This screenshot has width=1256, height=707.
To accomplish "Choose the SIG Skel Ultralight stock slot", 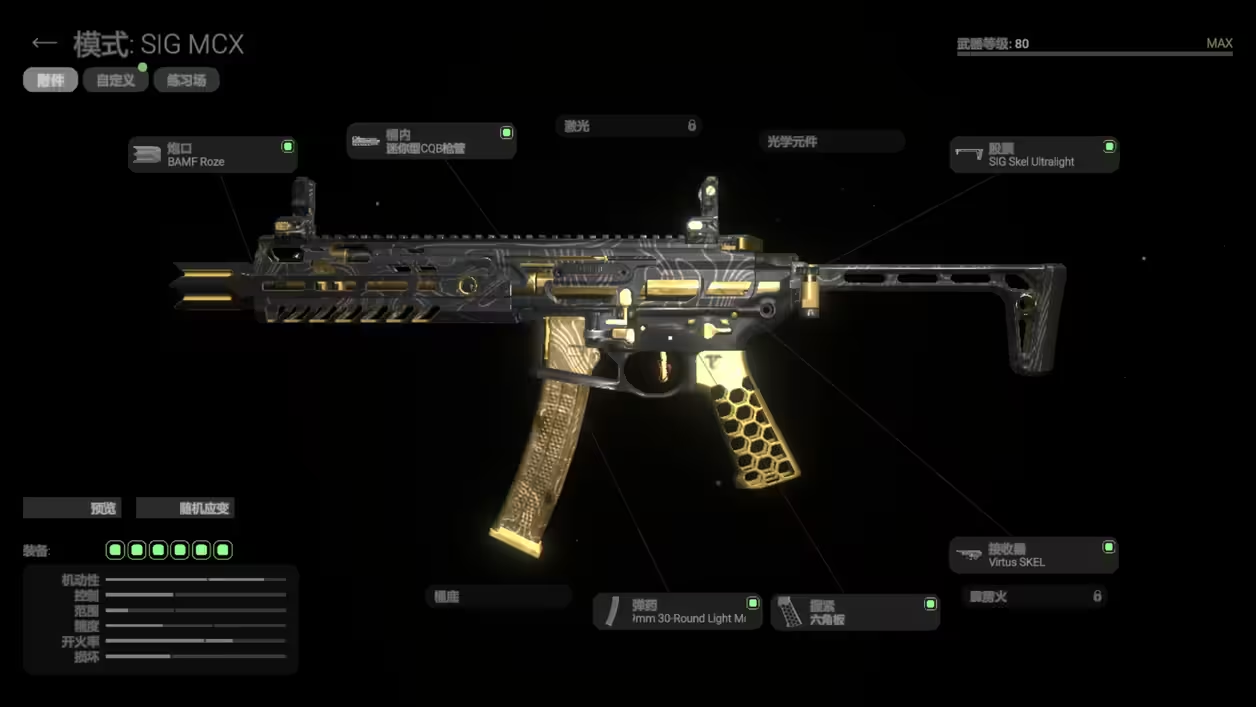I will 1033,154.
